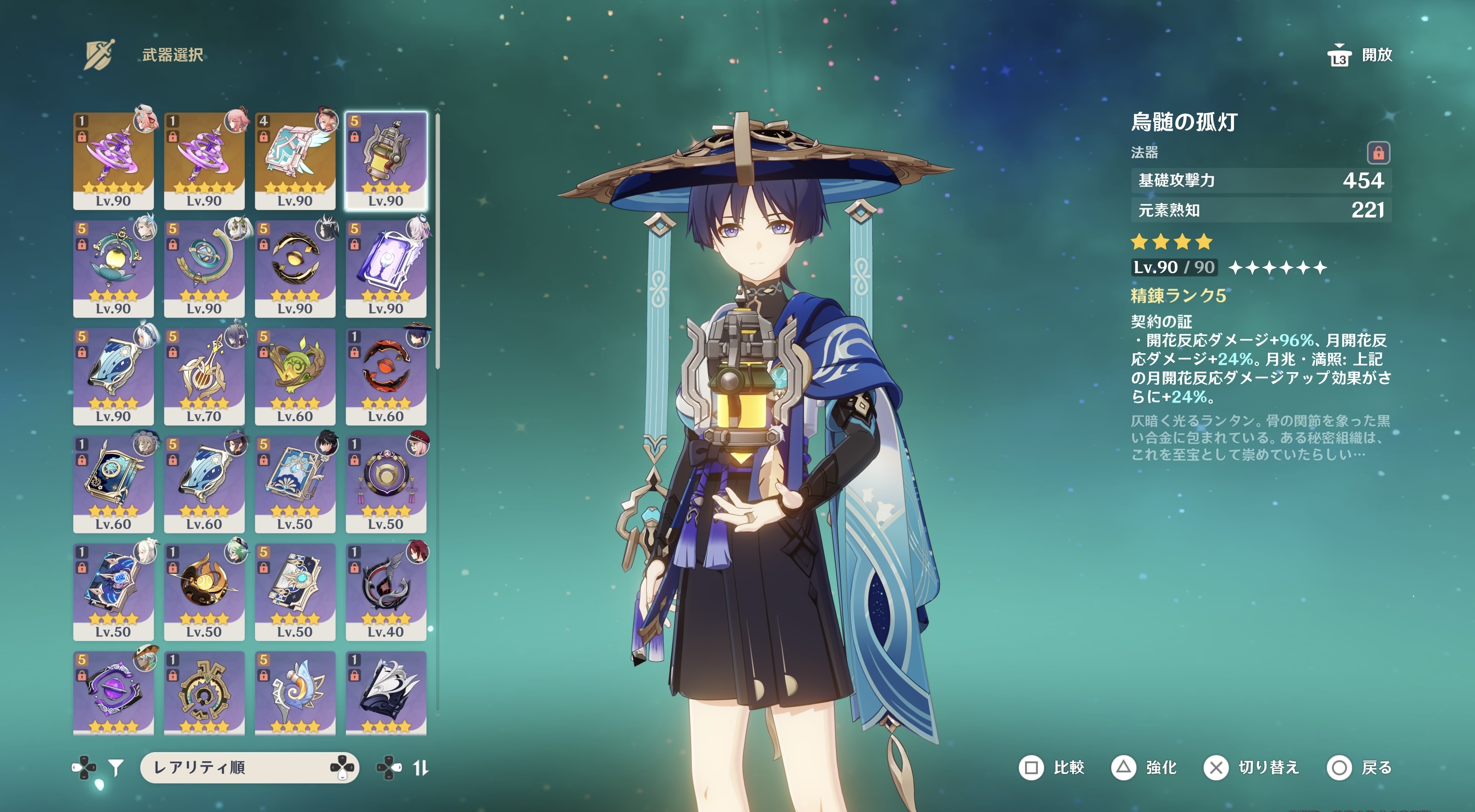The image size is (1475, 812).
Task: Choose the white book with turquoise gem
Action: coord(295,591)
